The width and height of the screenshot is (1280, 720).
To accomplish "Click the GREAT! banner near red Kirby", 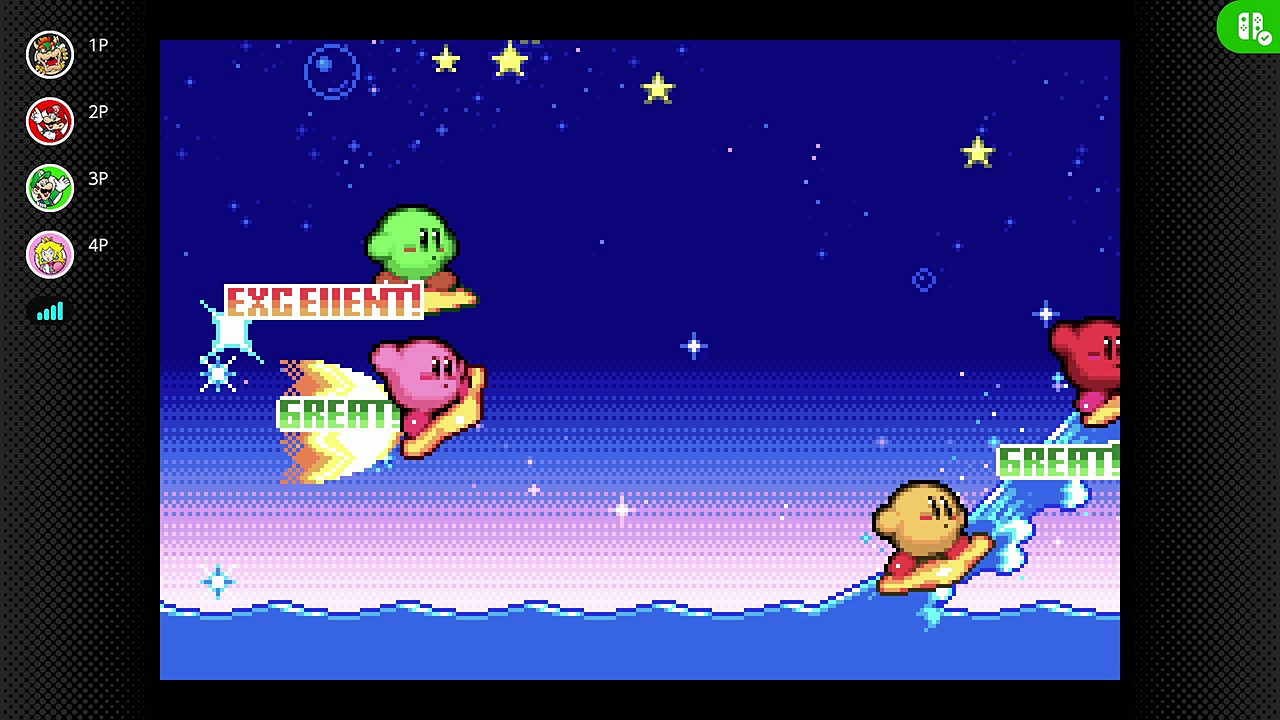I will coord(1060,461).
